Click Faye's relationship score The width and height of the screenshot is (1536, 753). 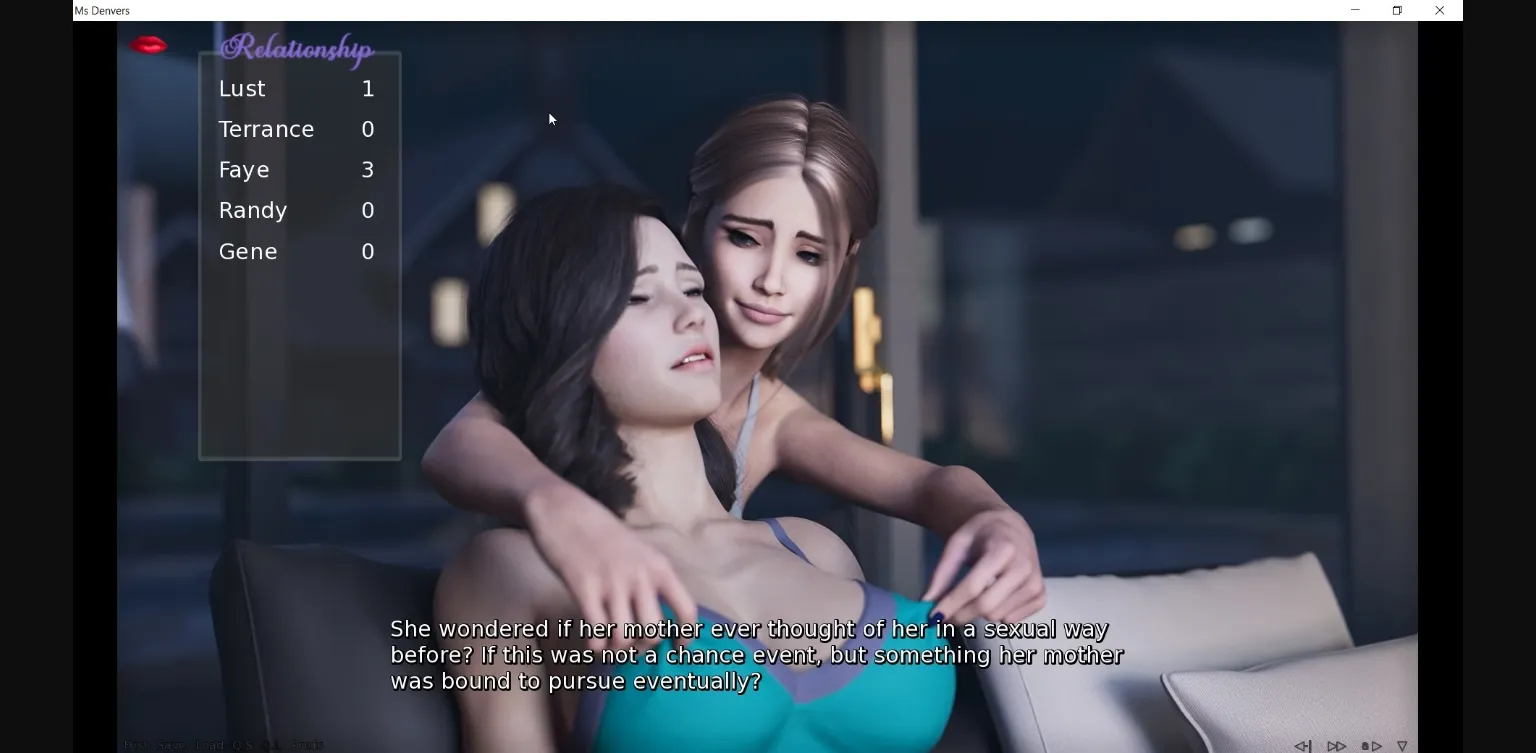pos(368,170)
